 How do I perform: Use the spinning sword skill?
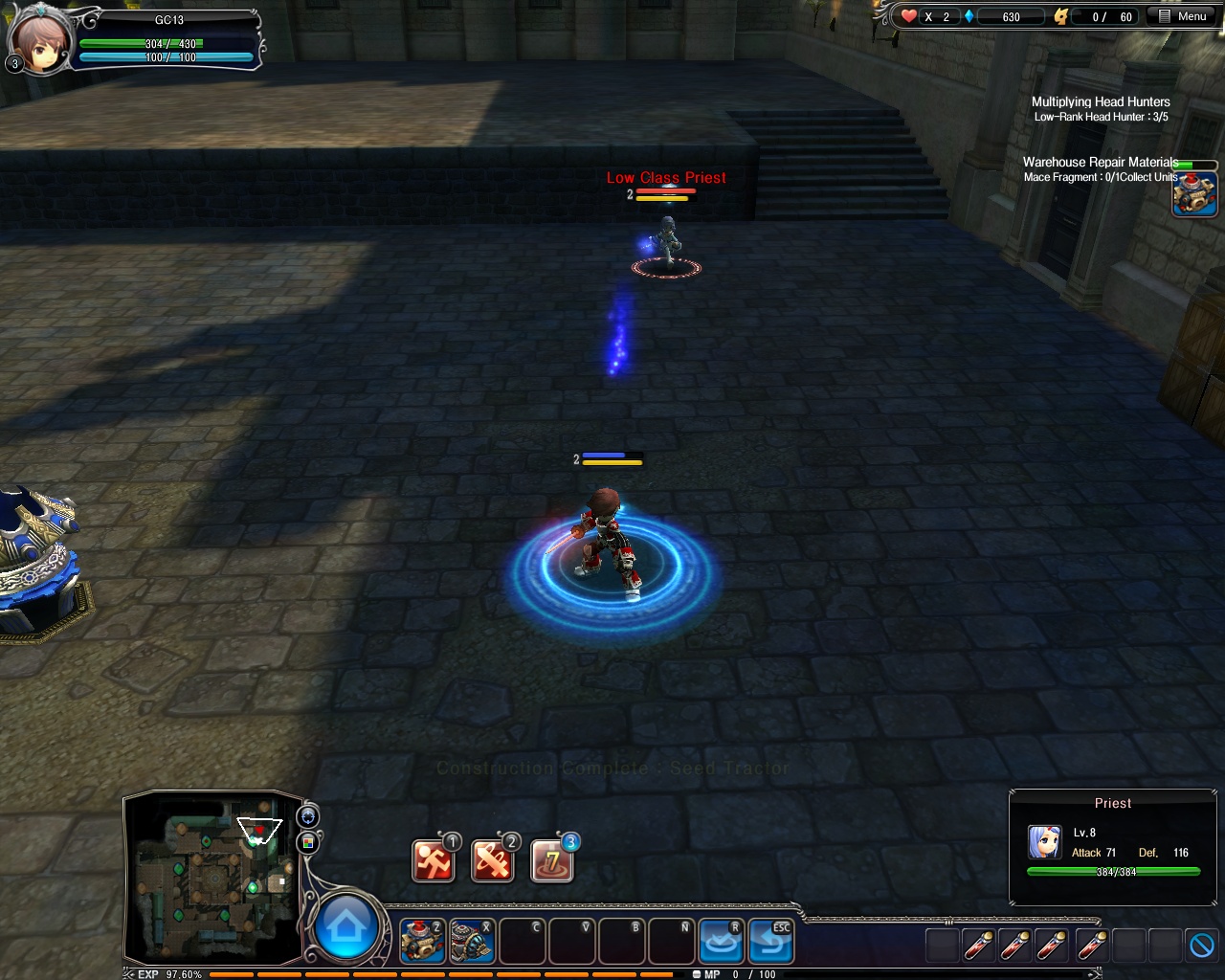click(x=492, y=860)
